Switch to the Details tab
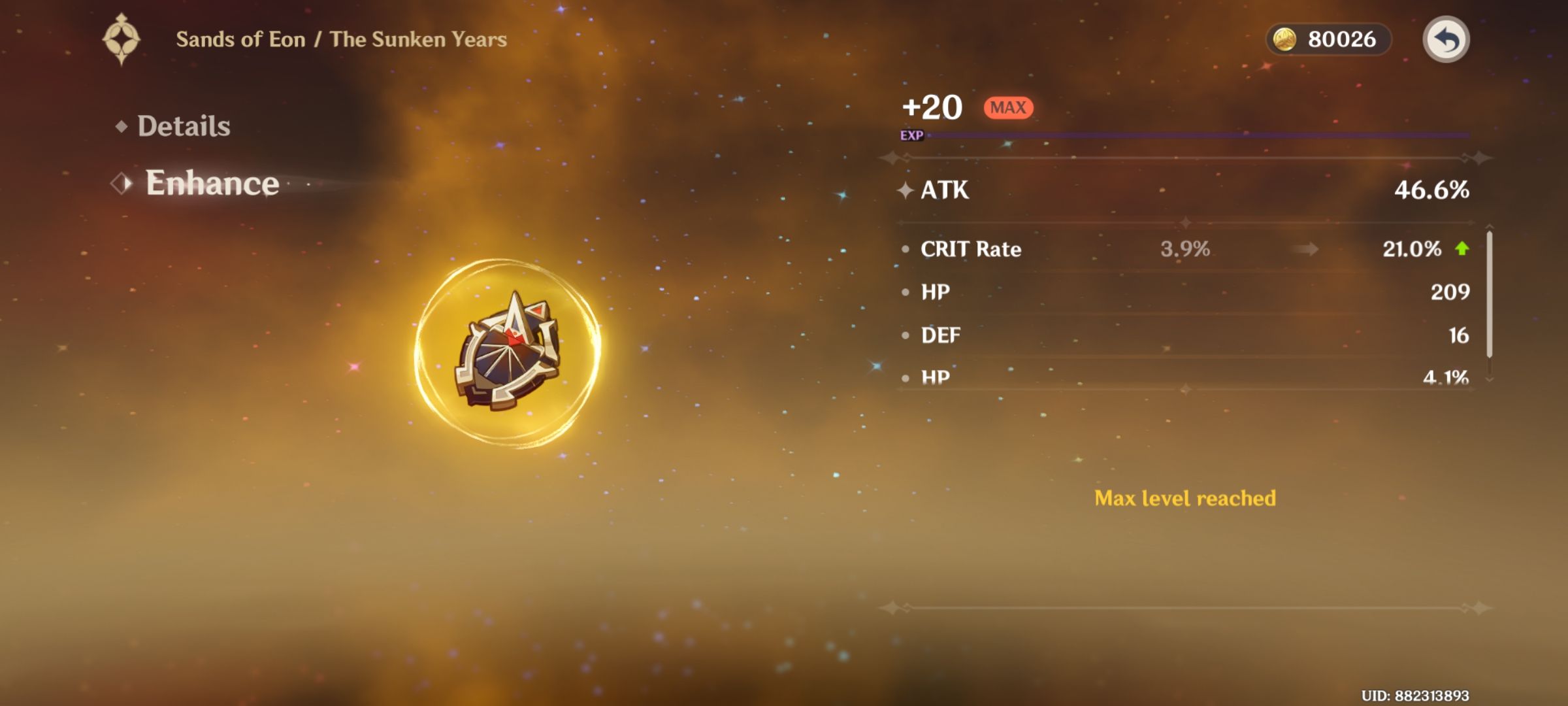 tap(184, 125)
